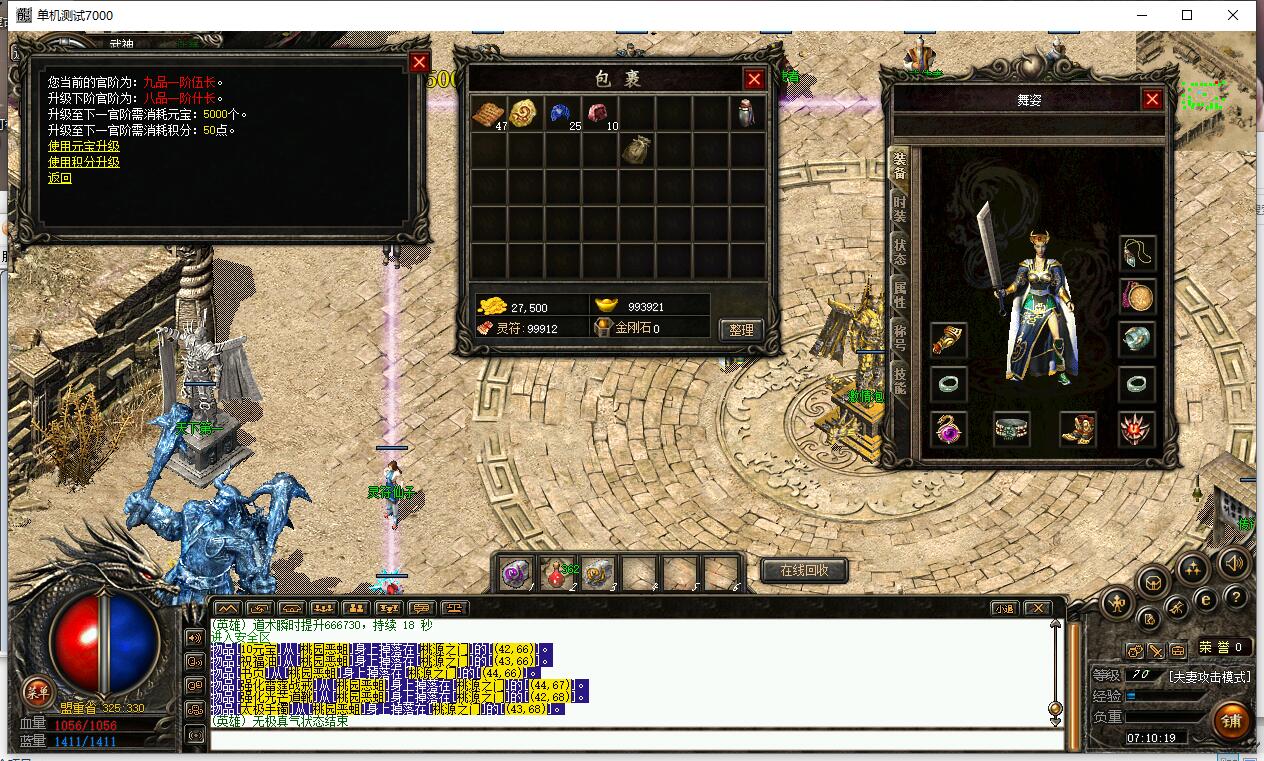This screenshot has height=761, width=1264.
Task: Open the 属性 attributes tab
Action: point(900,294)
